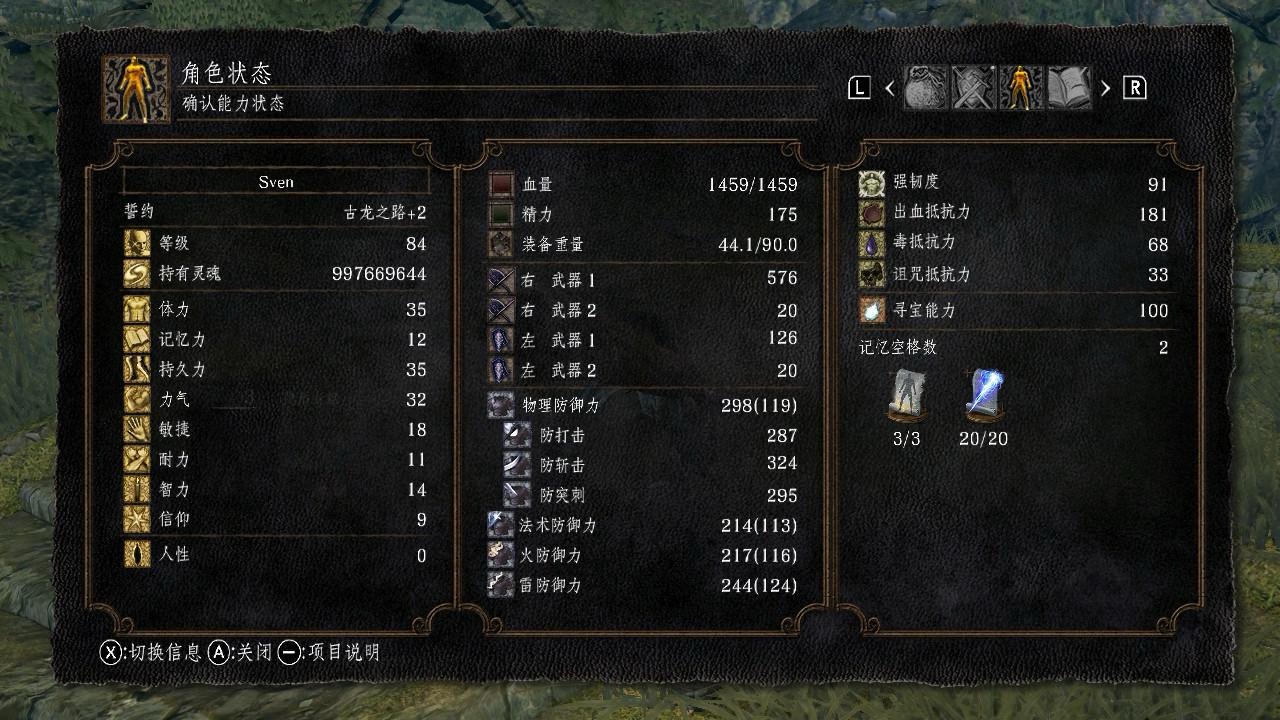Click the right arrow beside the menu tabs
Viewport: 1280px width, 720px height.
[1105, 88]
